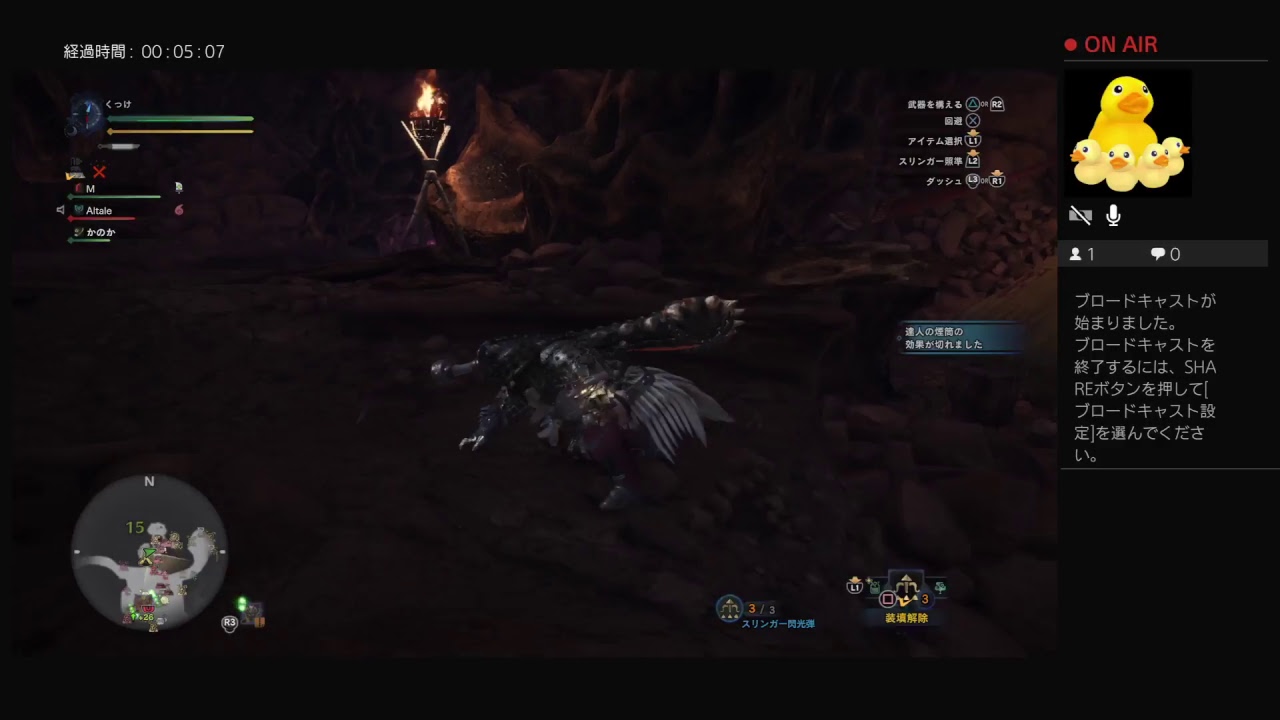Toggle the disabled camera icon in the broadcast panel
1280x720 pixels.
(1080, 215)
